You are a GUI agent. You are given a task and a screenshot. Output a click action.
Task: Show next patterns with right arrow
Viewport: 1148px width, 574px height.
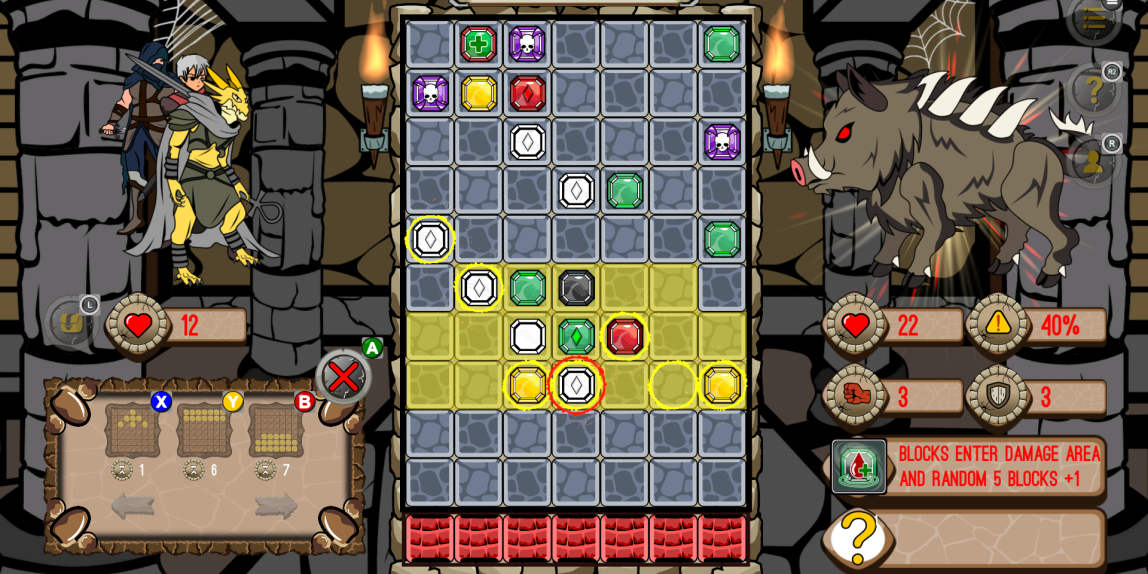click(276, 506)
